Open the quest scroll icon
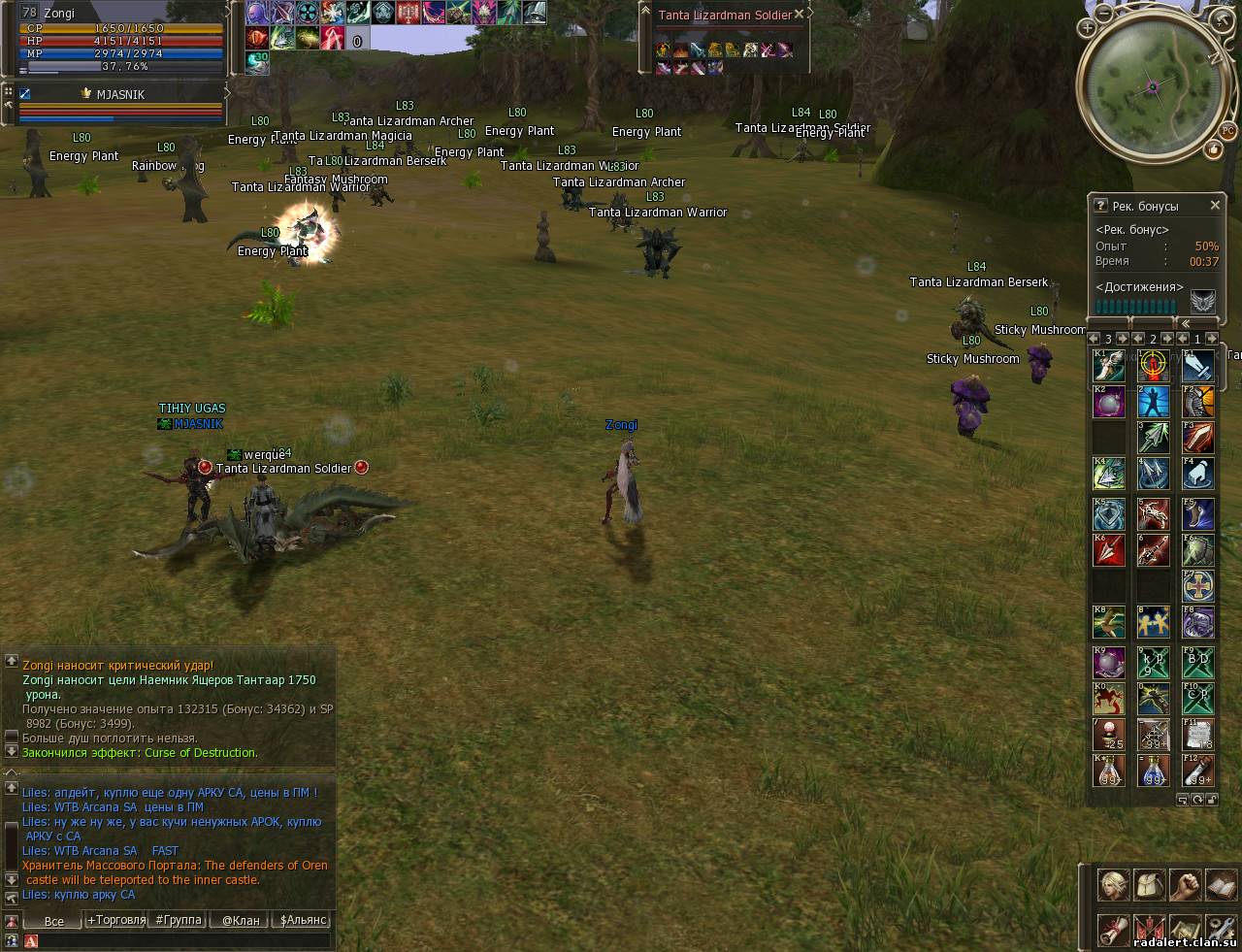 1113,929
